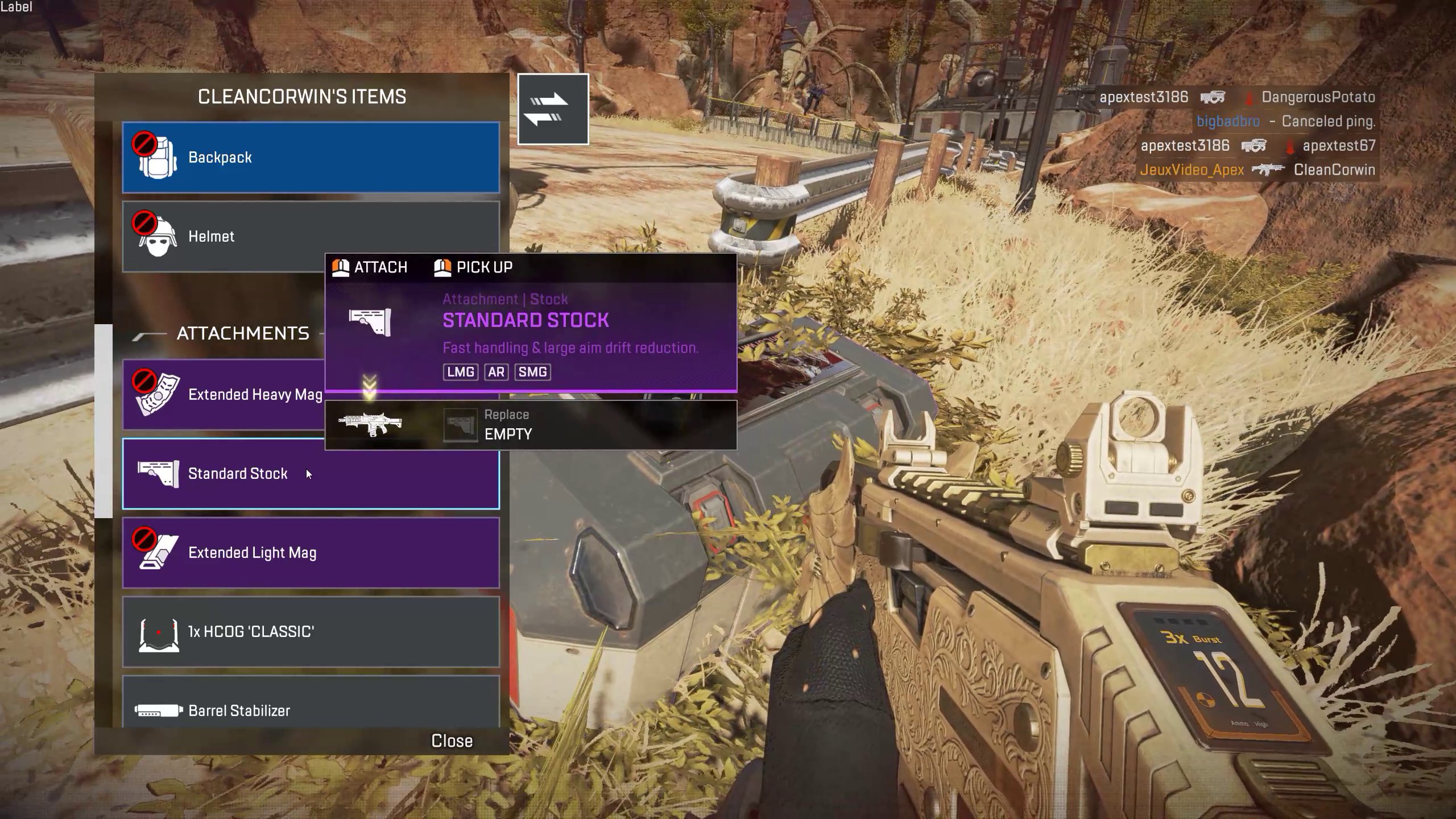Image resolution: width=1456 pixels, height=819 pixels.
Task: Take the 1x HCOG 'Classic' optic
Action: [311, 632]
